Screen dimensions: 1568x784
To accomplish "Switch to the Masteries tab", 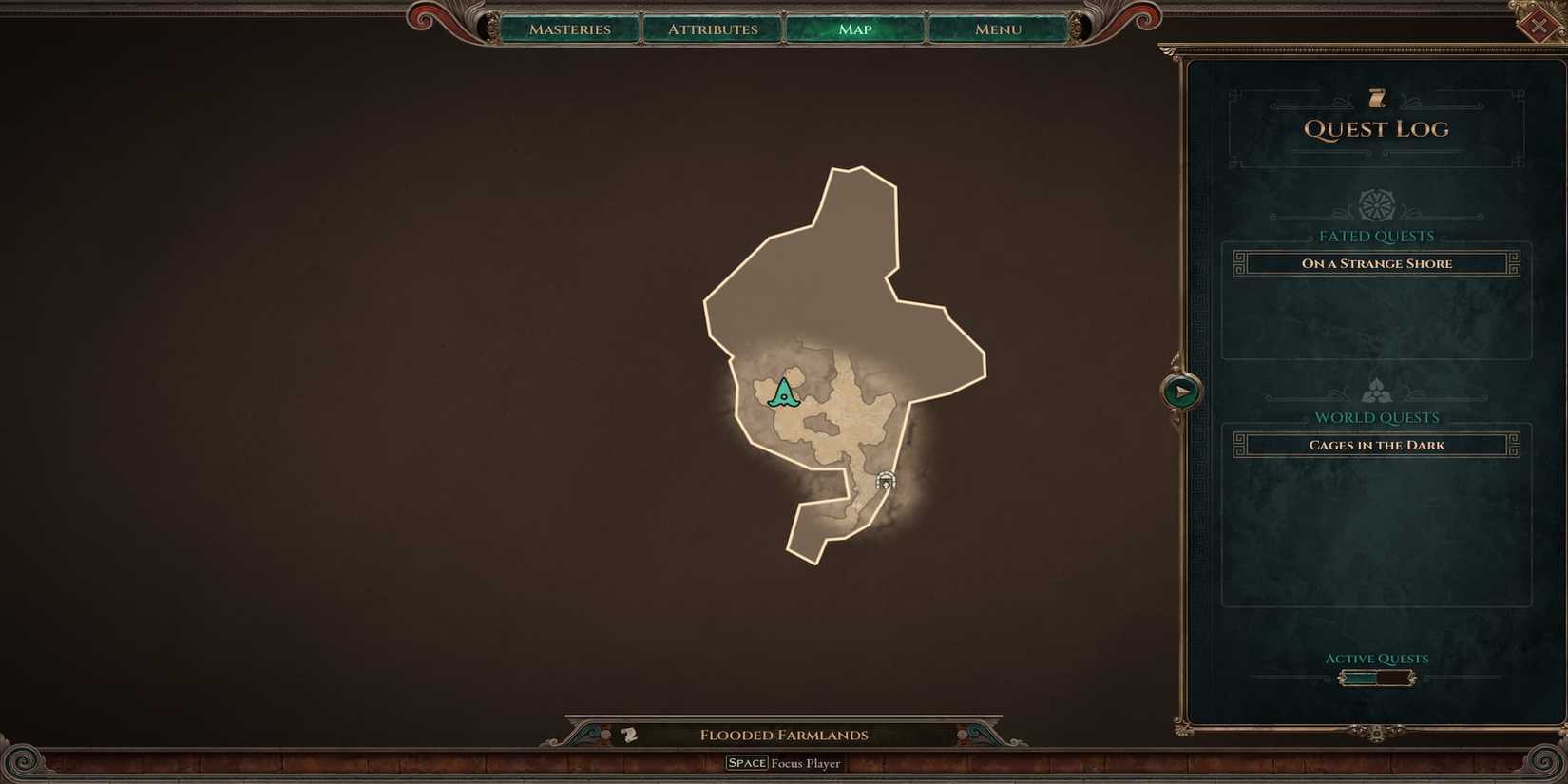I will [x=570, y=29].
